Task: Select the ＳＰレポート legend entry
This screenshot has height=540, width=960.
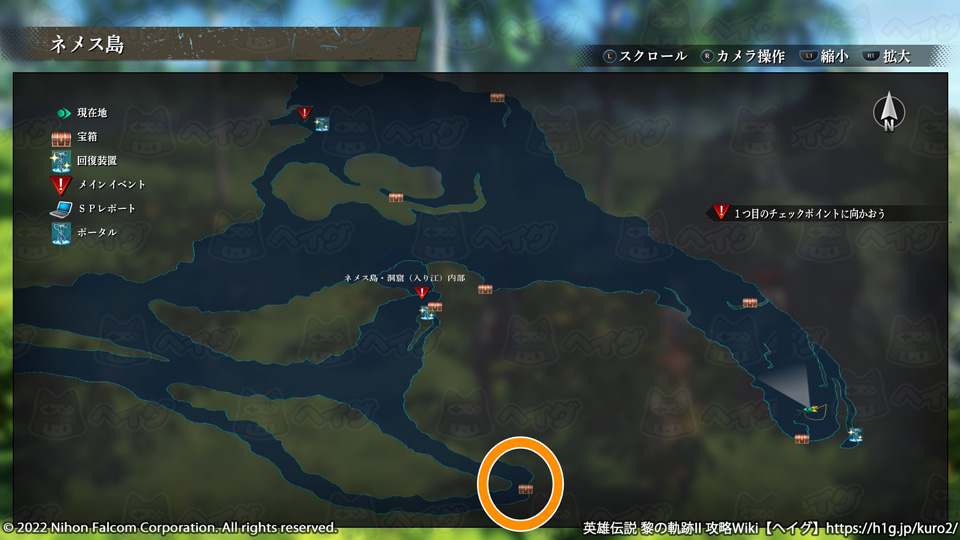Action: (x=93, y=208)
